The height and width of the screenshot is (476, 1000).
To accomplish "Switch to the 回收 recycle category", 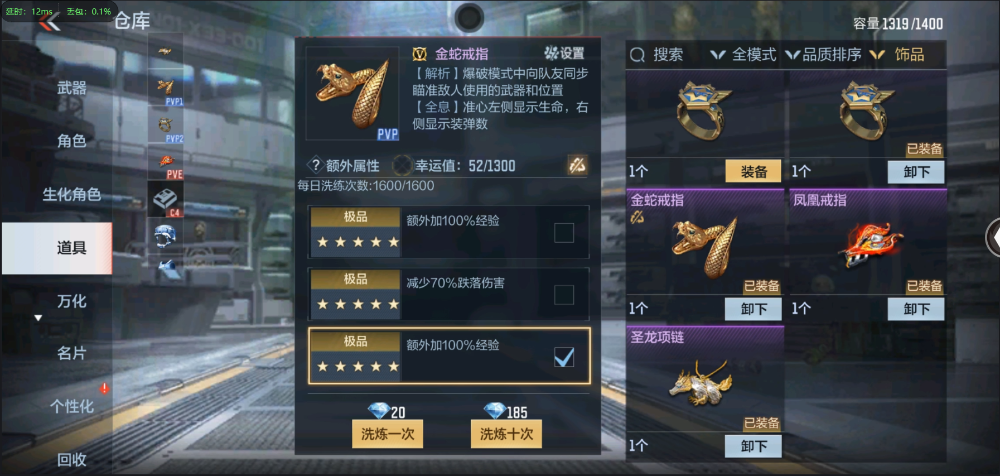I will point(71,460).
